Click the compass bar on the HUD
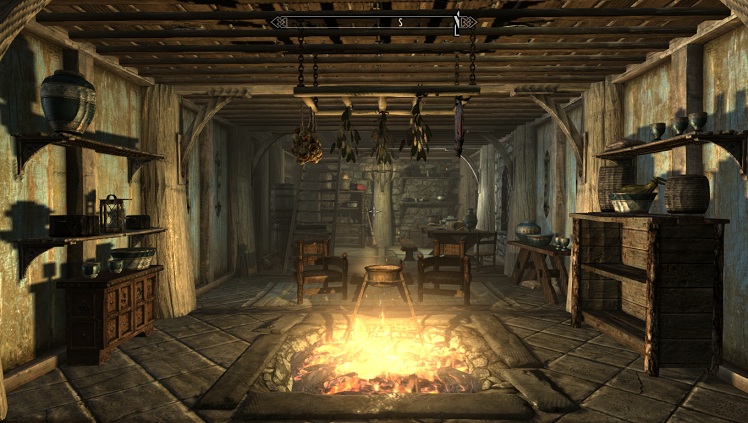The height and width of the screenshot is (423, 748). (373, 21)
